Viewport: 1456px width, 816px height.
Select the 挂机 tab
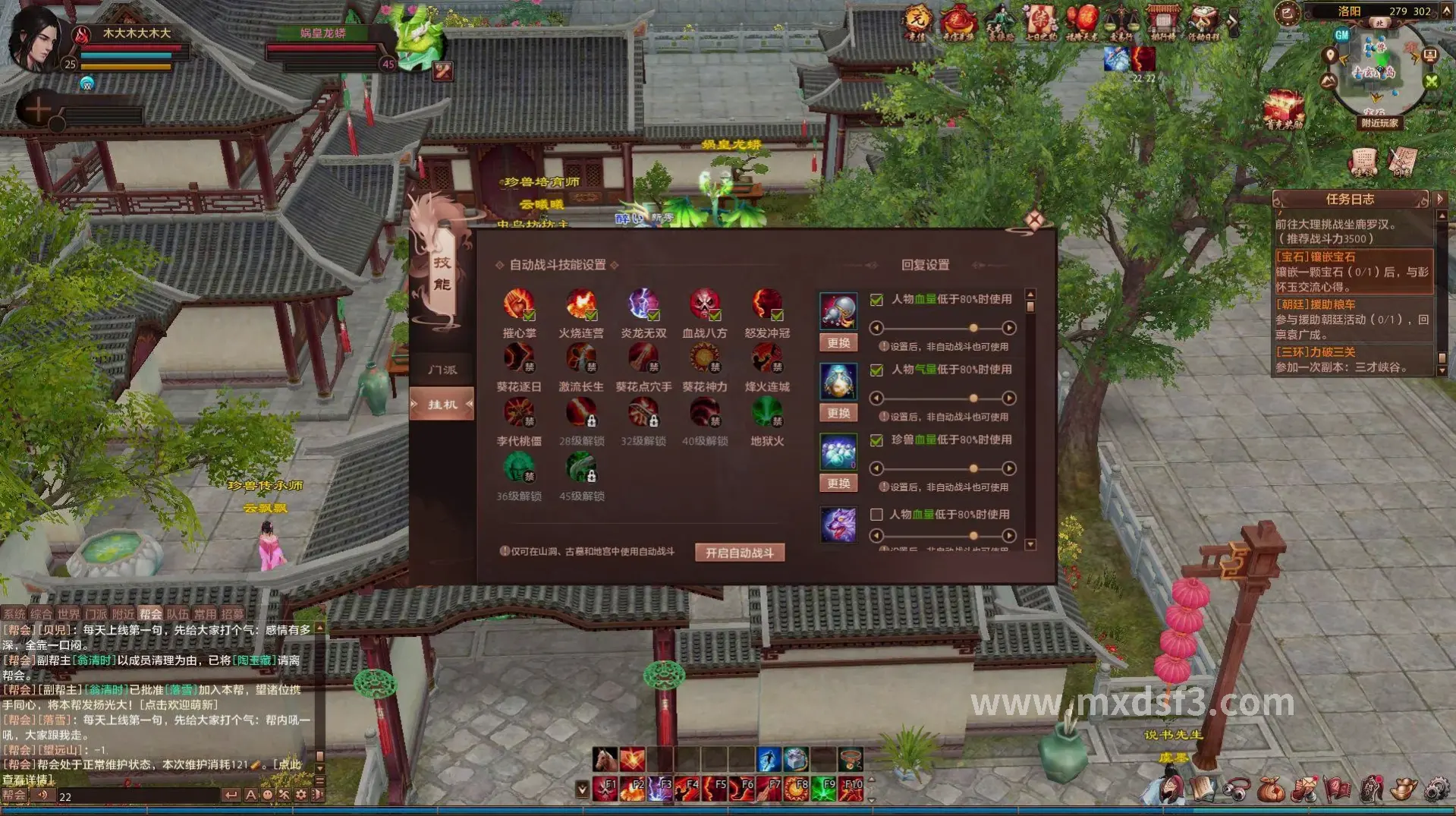[442, 405]
